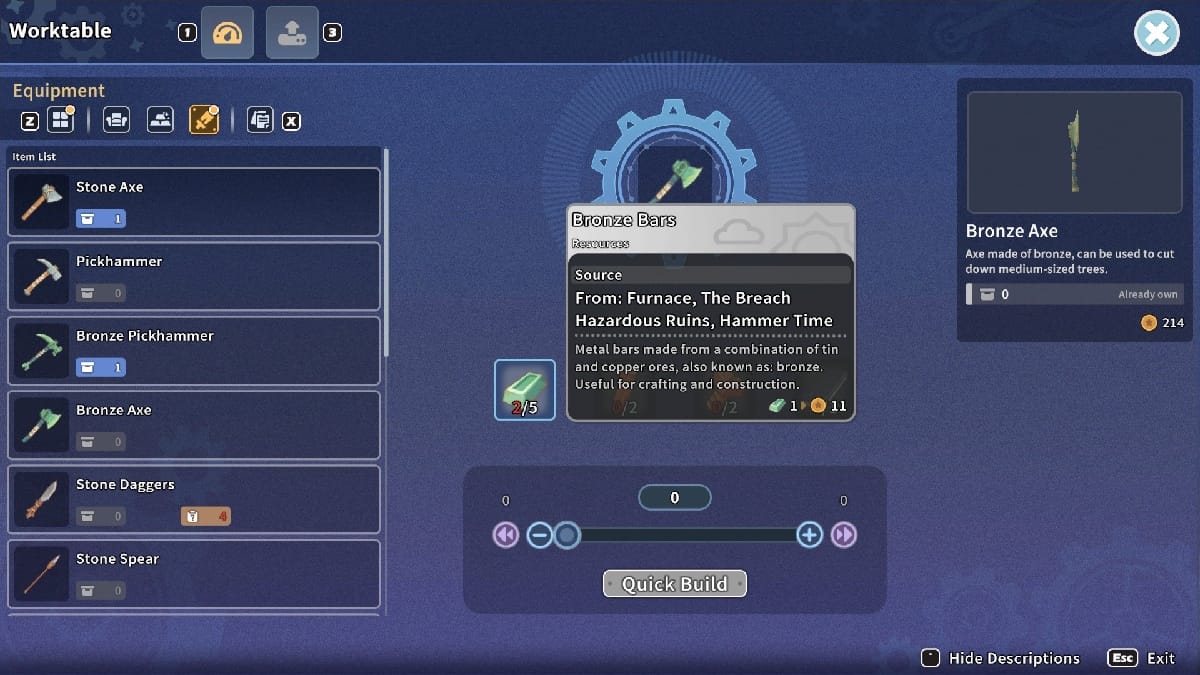Screen dimensions: 1200x675
Task: Open the upgrade arrow tab
Action: click(292, 33)
